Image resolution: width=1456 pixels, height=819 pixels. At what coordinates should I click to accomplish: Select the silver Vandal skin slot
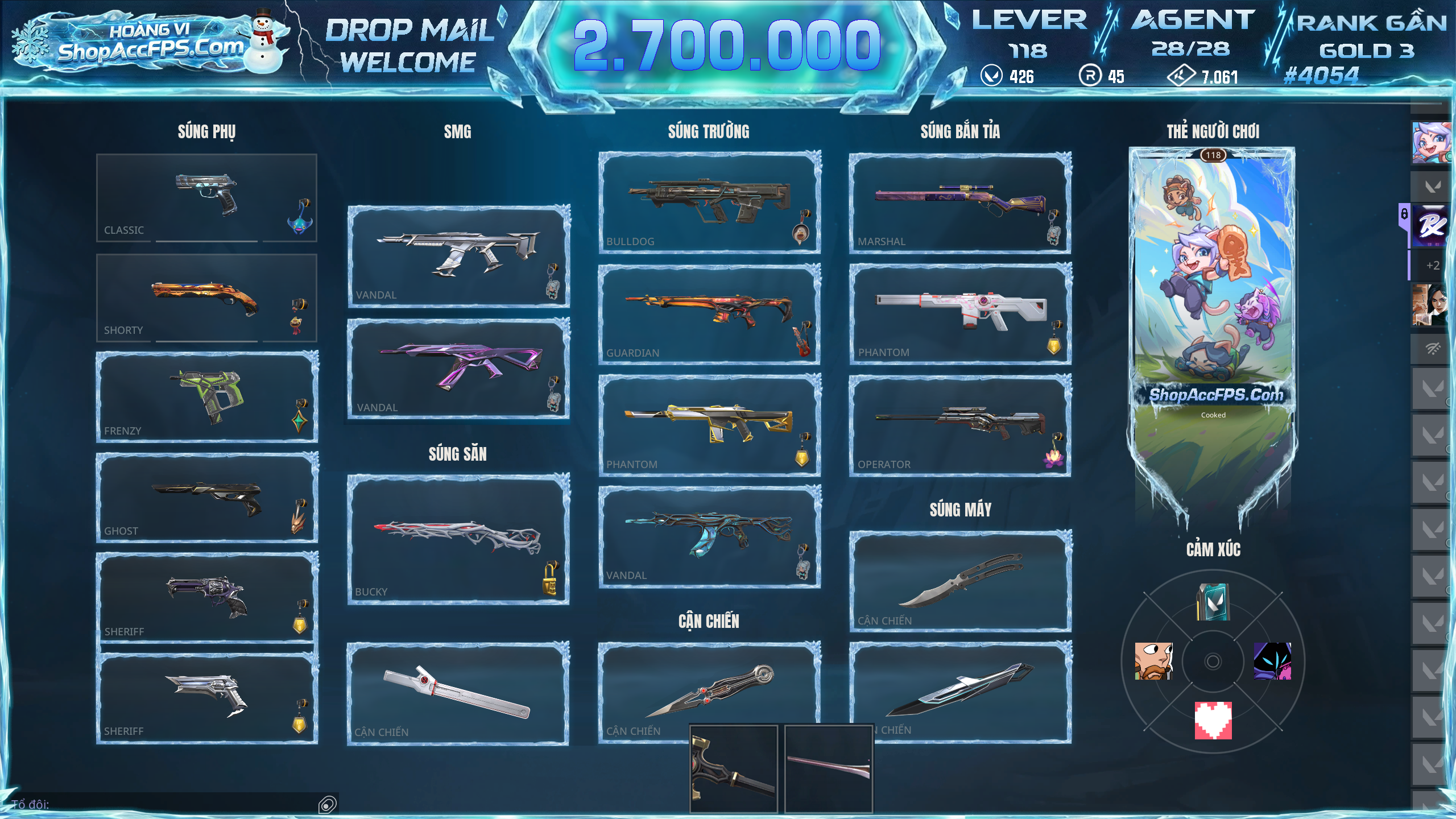[x=458, y=256]
